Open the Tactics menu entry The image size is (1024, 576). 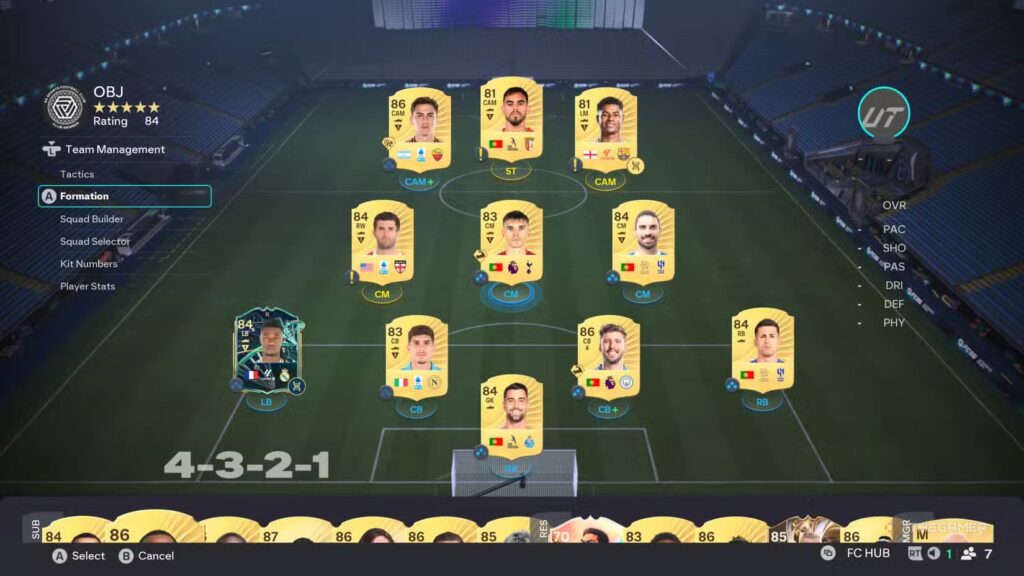pyautogui.click(x=77, y=174)
